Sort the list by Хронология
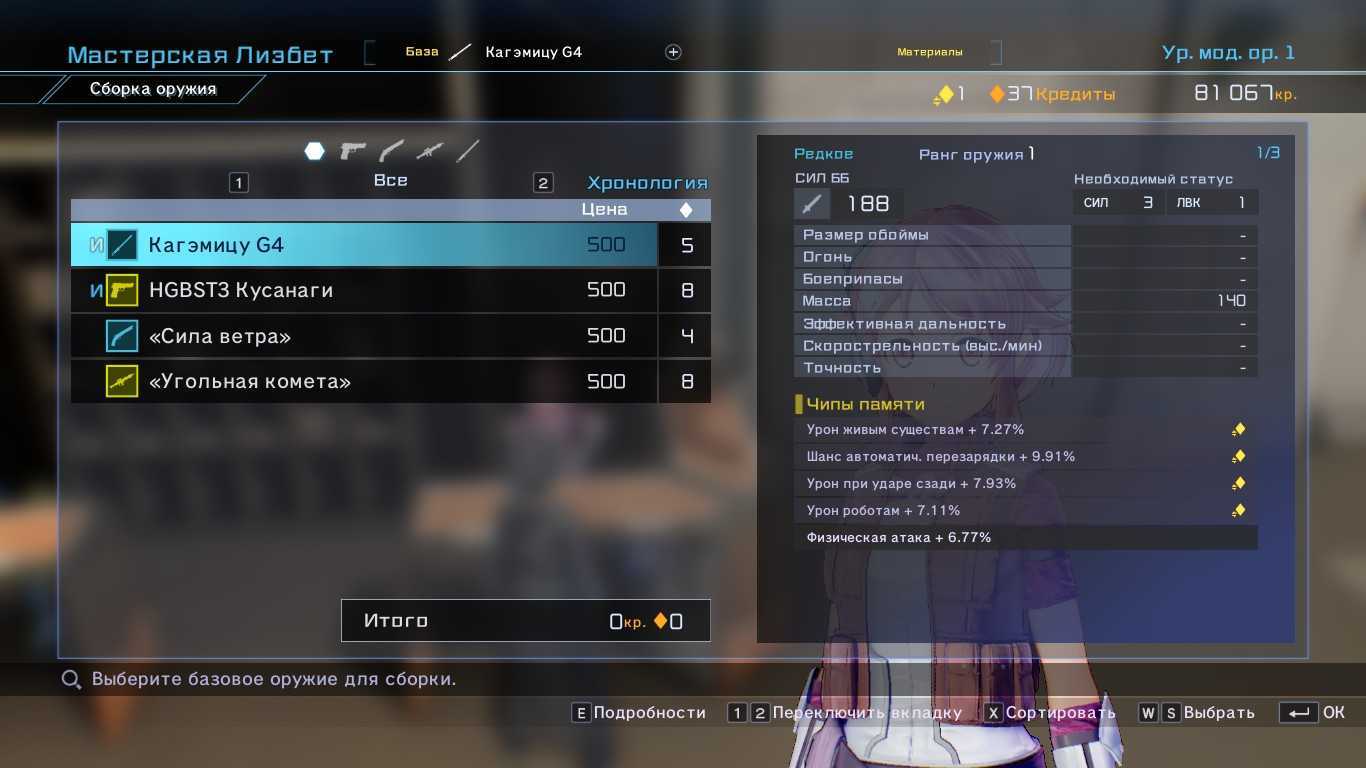The image size is (1366, 768). [647, 183]
